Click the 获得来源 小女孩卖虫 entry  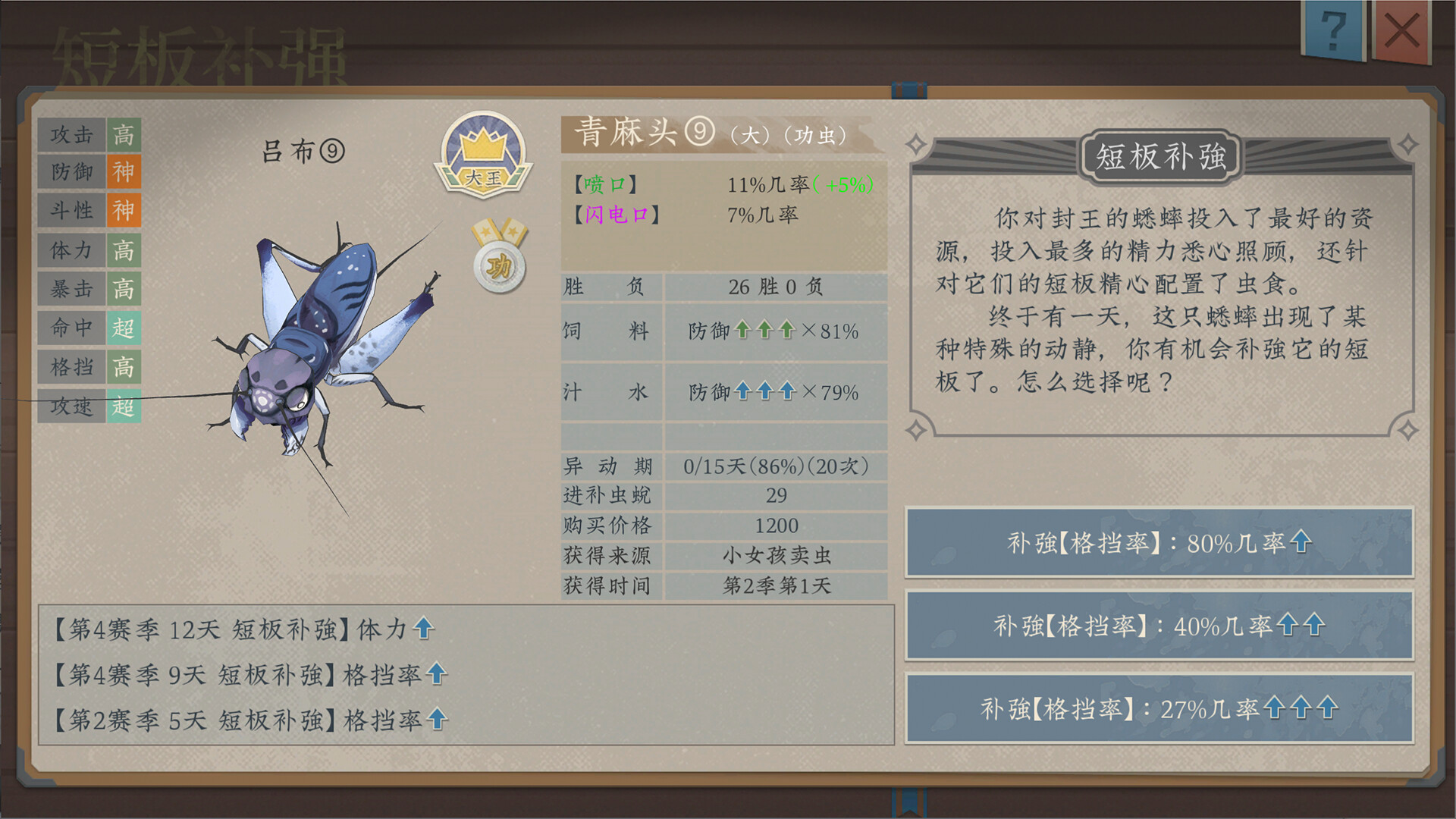pos(775,556)
